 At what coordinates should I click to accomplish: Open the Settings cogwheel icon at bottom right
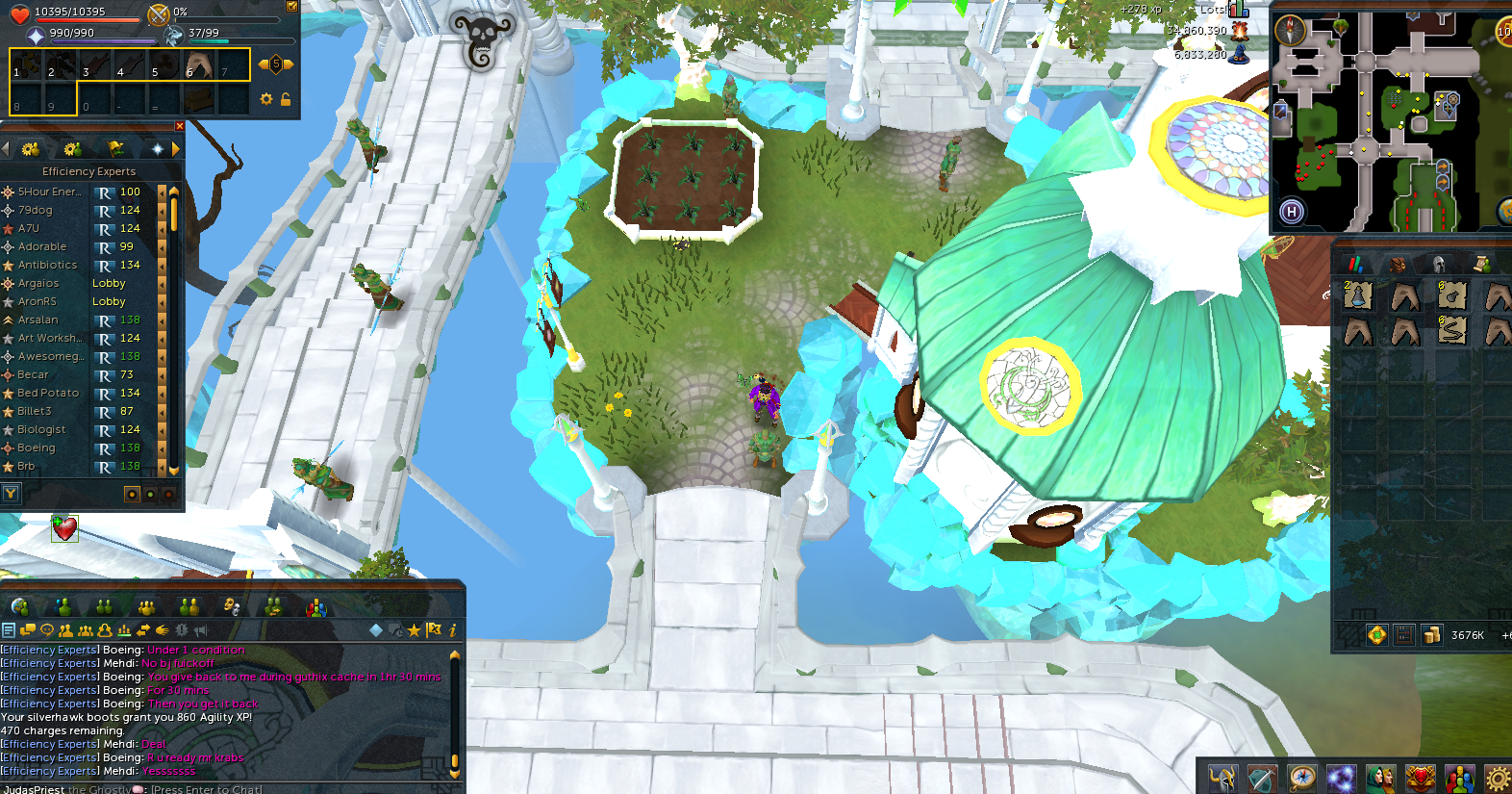click(1497, 777)
